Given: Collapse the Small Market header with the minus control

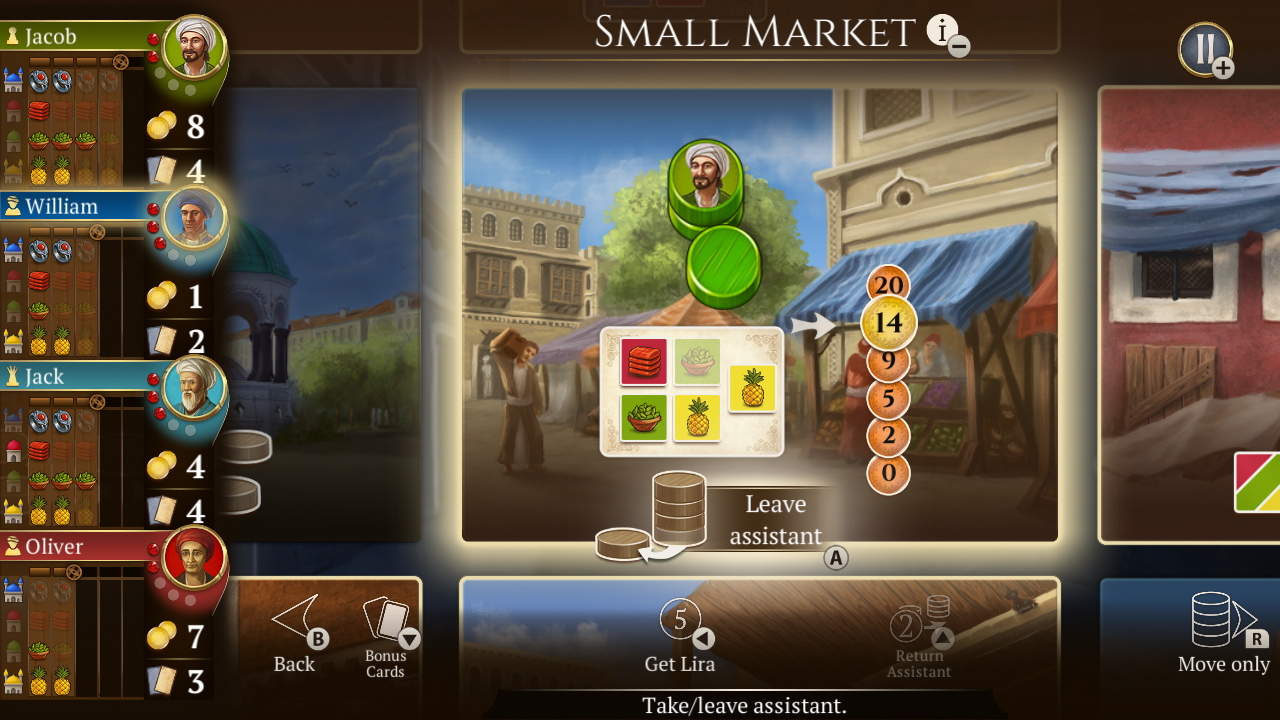Looking at the screenshot, I should click(957, 46).
